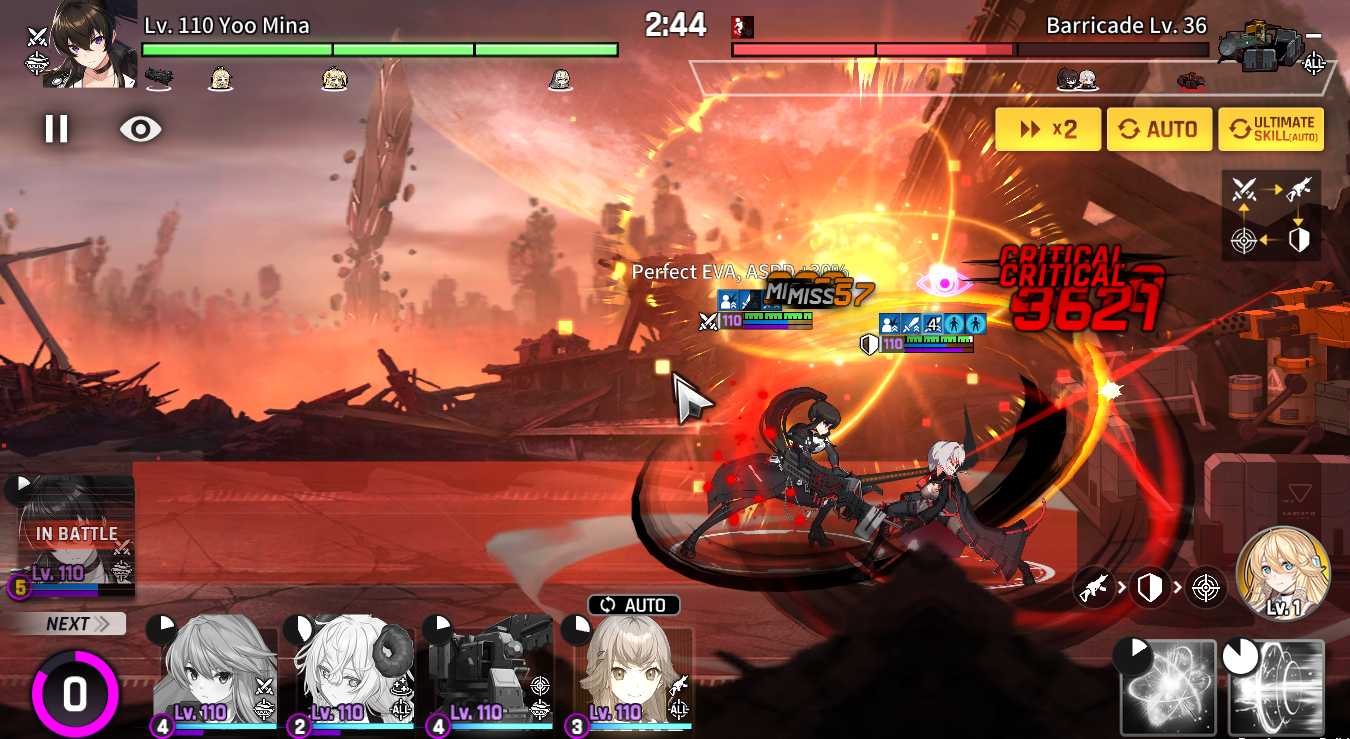Toggle the x2 battle speed button
Viewport: 1350px width, 739px height.
click(1048, 129)
